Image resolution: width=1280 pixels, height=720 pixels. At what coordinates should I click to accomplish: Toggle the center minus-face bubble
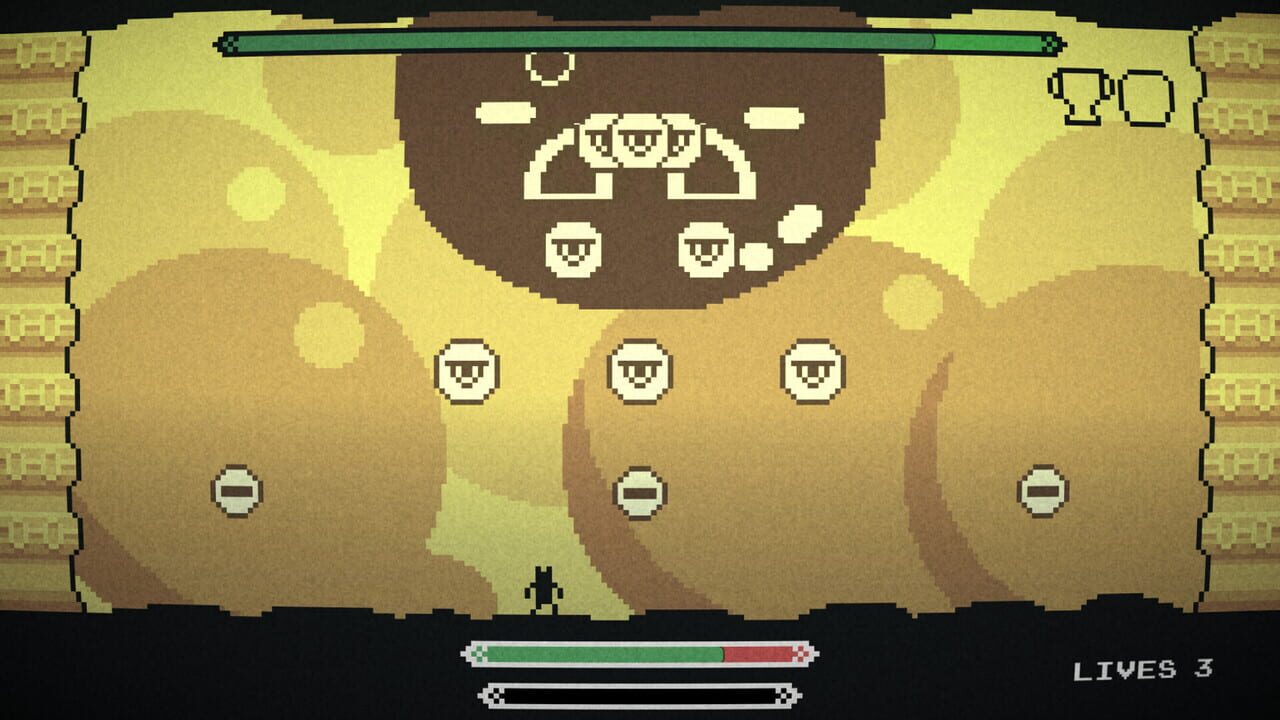pyautogui.click(x=639, y=492)
